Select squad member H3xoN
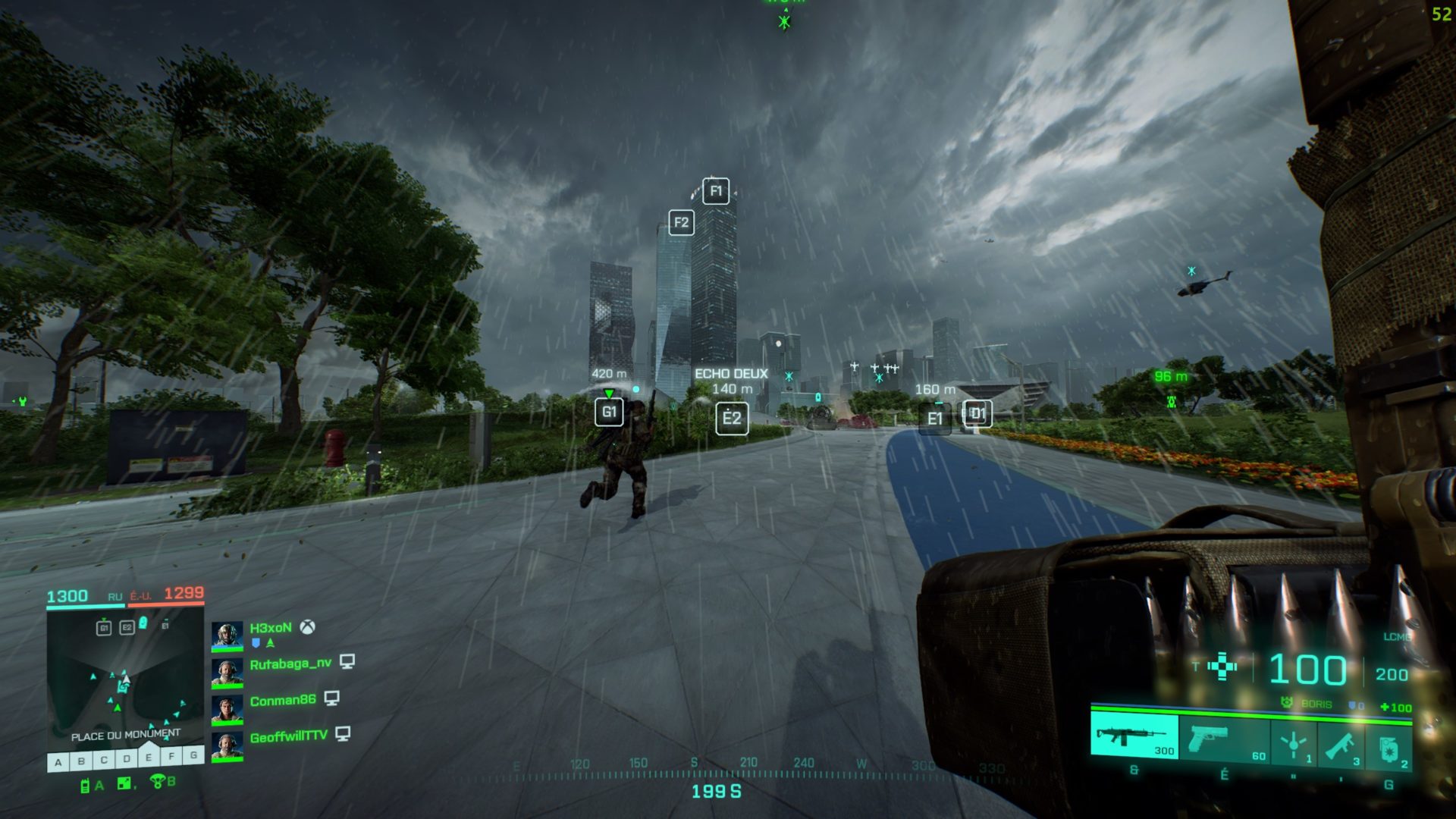The width and height of the screenshot is (1456, 819). (x=270, y=628)
